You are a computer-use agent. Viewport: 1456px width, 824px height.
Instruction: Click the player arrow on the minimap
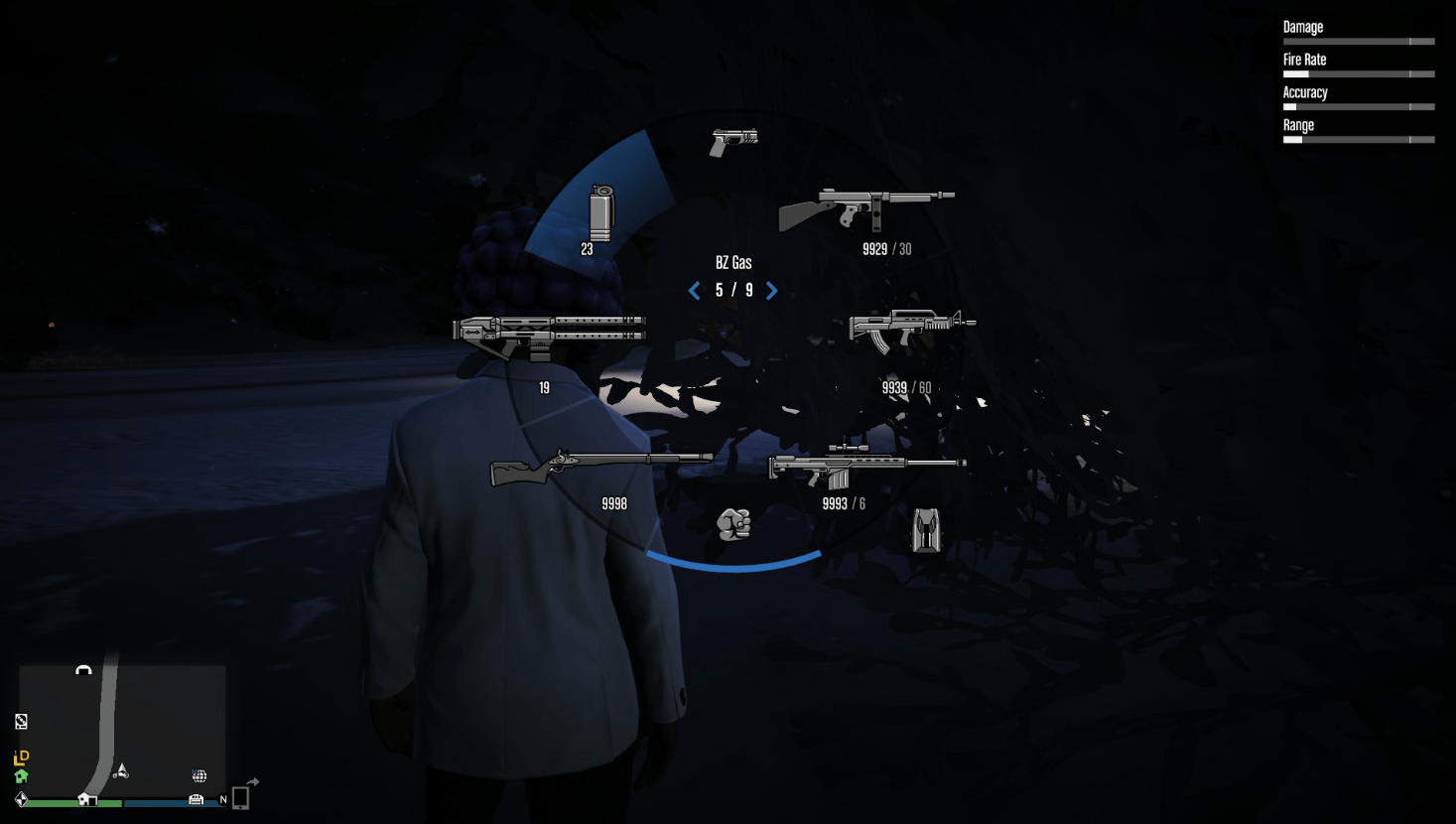click(121, 770)
